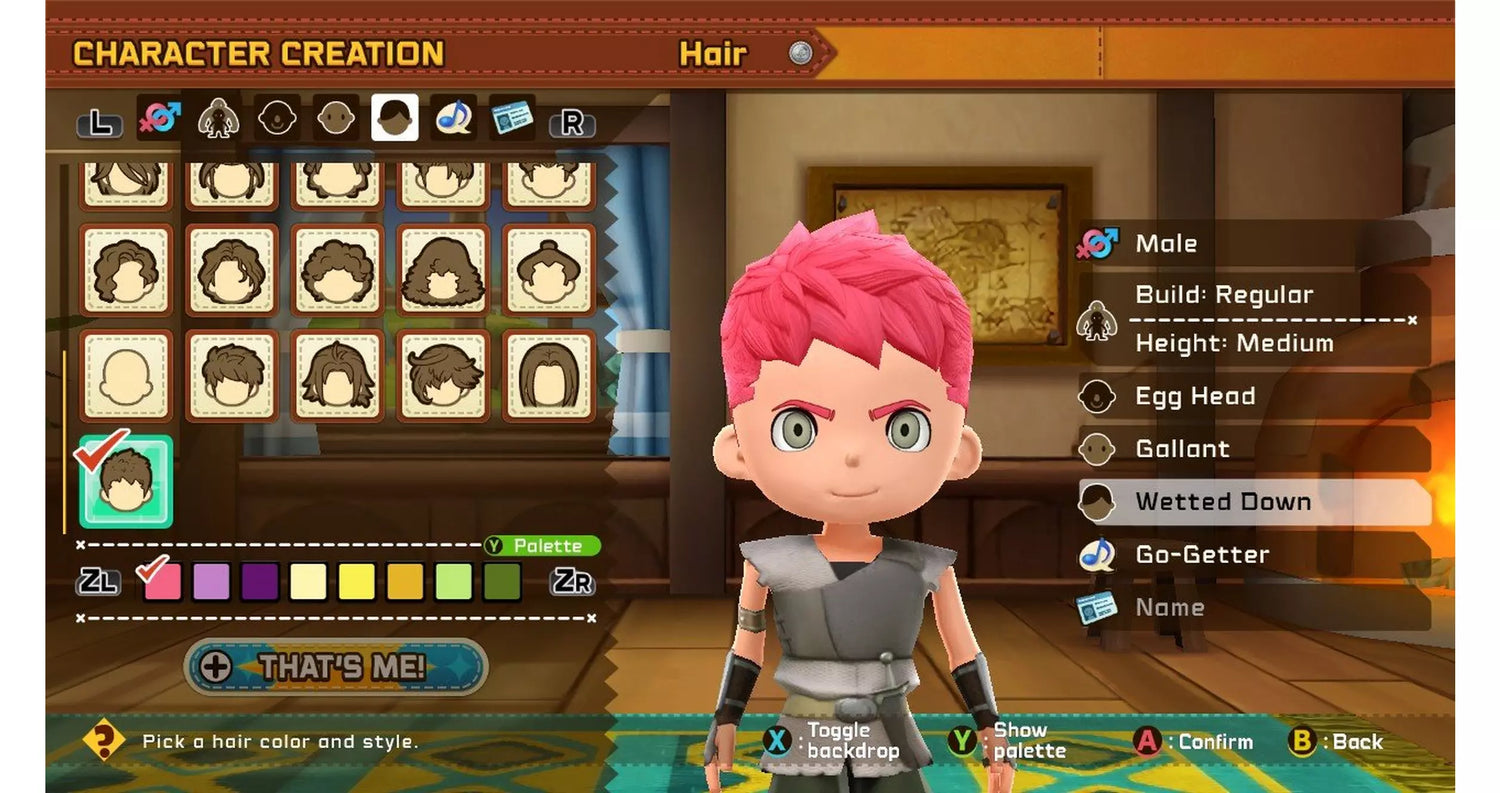This screenshot has width=1500, height=793.
Task: Select the orange-gold hair color
Action: pos(405,582)
